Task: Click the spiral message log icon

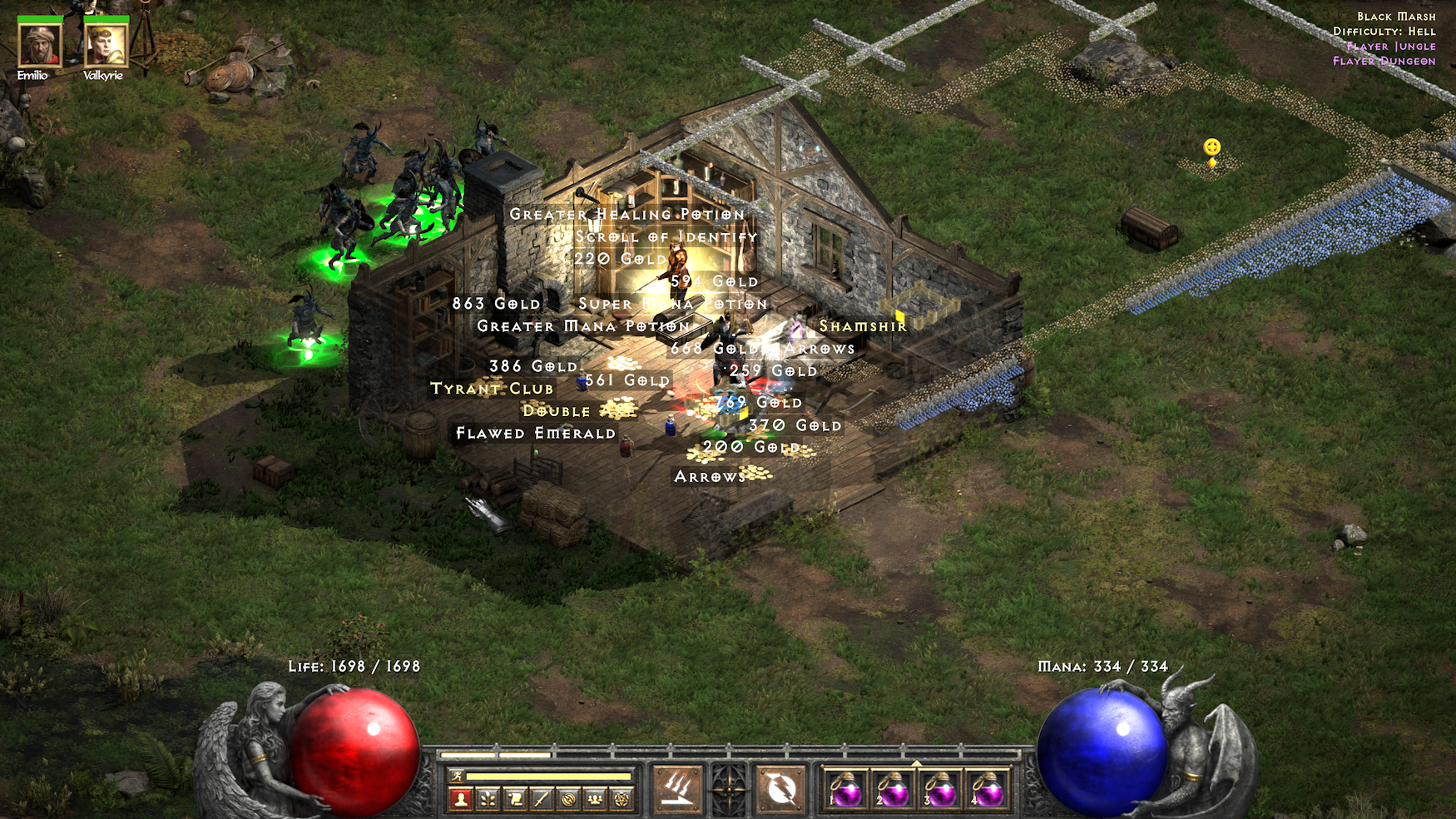Action: (x=568, y=798)
